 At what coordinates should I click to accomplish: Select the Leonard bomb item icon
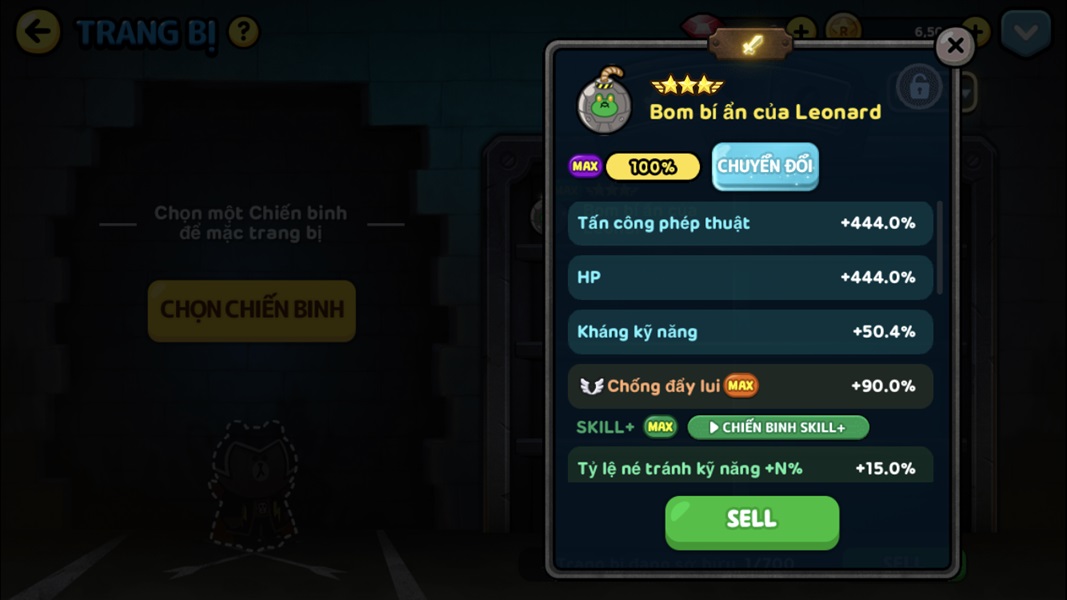click(604, 101)
